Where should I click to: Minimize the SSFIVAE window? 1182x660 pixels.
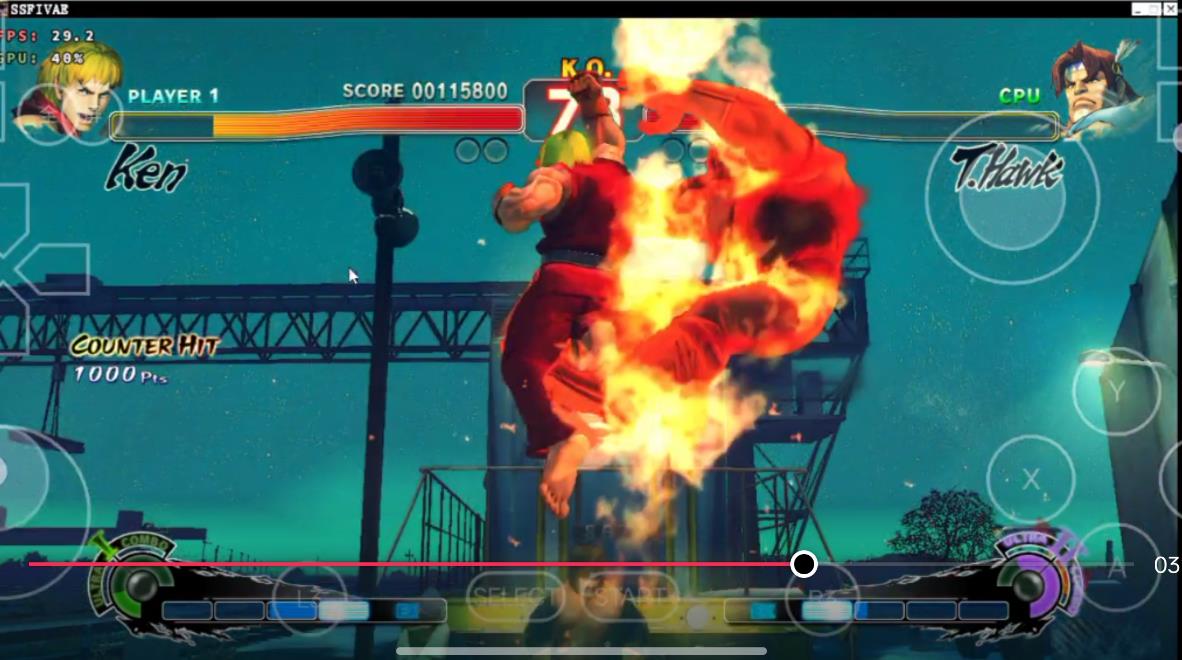(1139, 8)
